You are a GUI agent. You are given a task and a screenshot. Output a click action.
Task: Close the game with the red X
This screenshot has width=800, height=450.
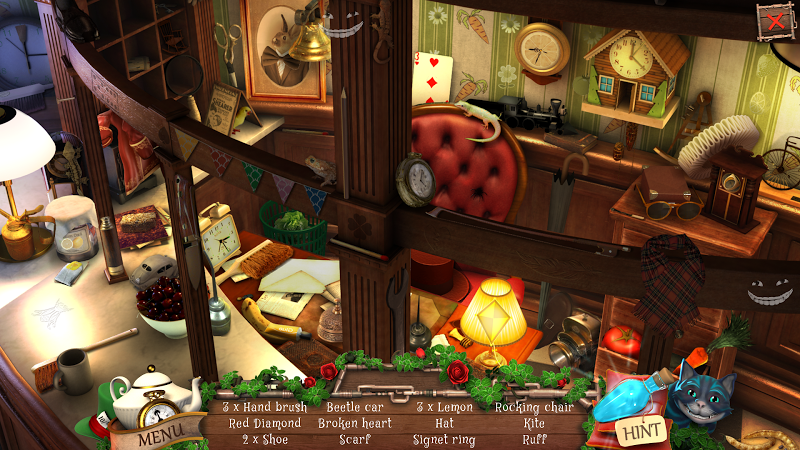(772, 20)
